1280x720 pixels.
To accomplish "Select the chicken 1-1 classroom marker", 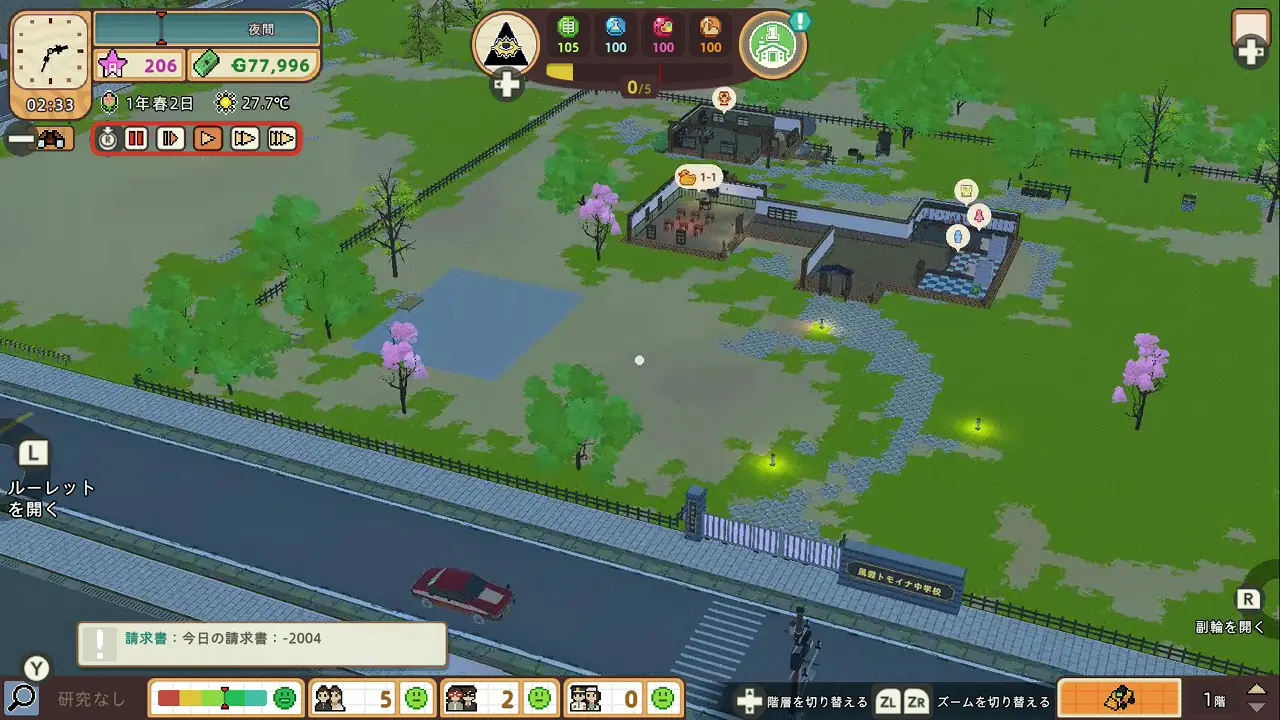I will pos(698,178).
